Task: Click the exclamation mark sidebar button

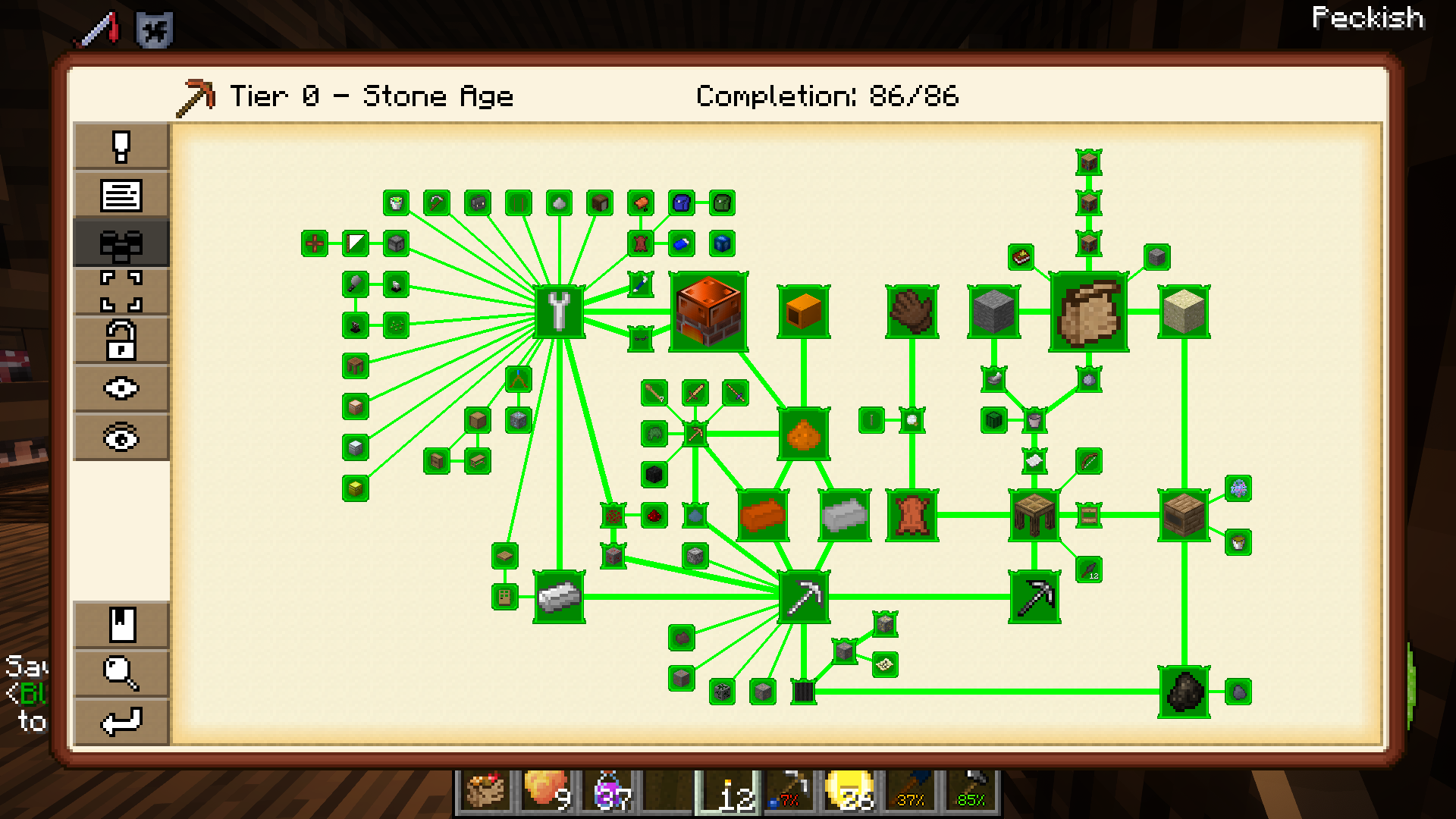Action: (x=121, y=146)
